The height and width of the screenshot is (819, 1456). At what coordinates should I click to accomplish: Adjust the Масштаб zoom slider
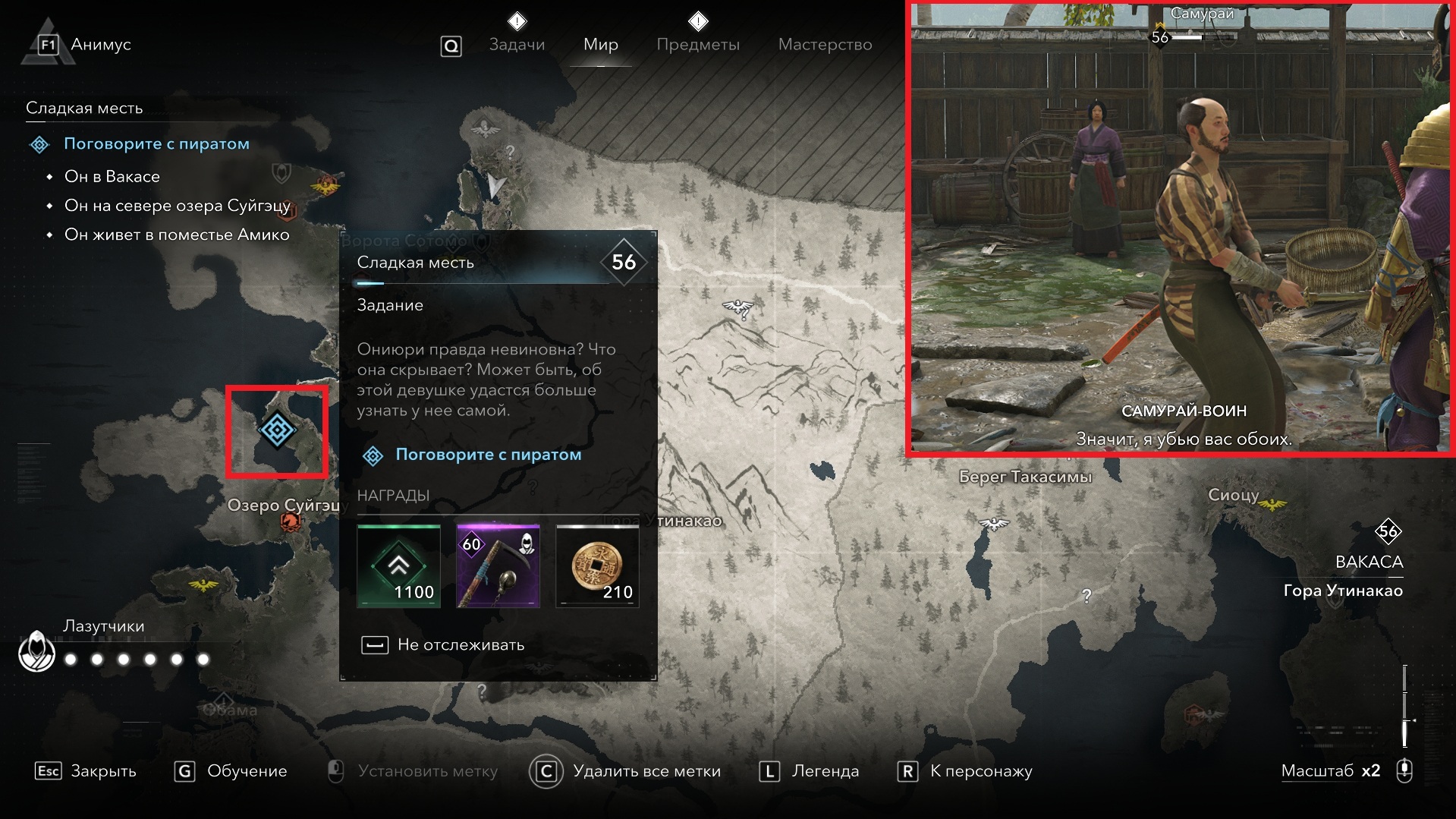(1405, 706)
